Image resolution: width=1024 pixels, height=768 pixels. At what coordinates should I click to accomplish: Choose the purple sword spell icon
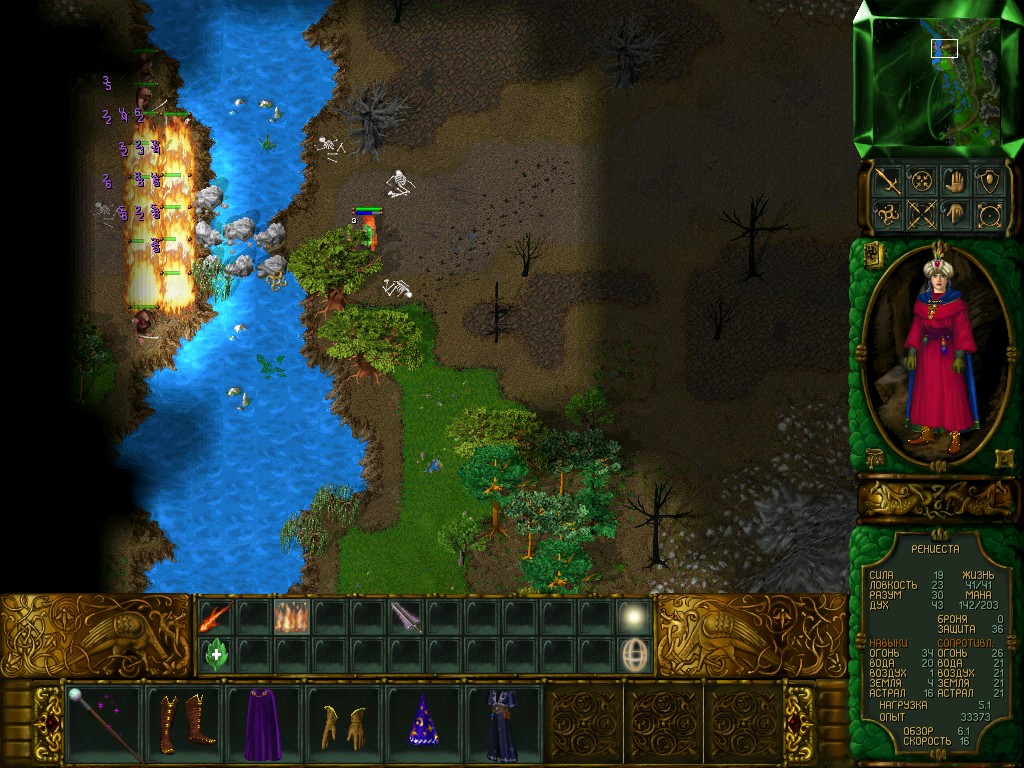pos(405,617)
